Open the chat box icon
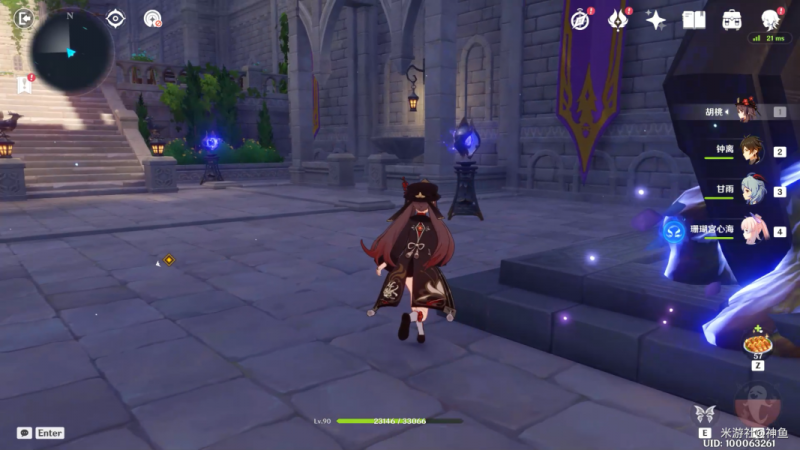The image size is (800, 450). tap(24, 433)
